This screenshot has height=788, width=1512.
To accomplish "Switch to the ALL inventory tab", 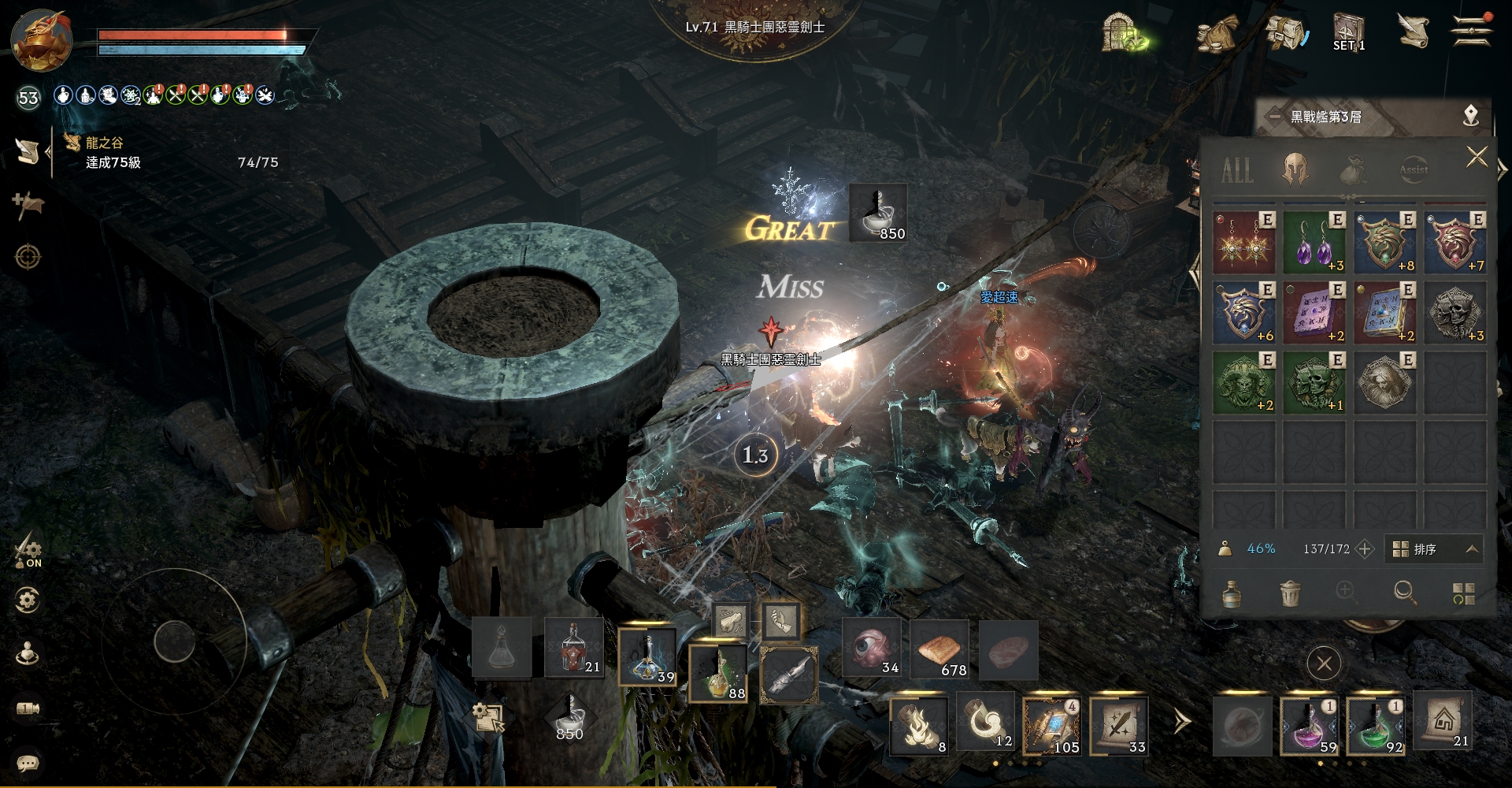I will (x=1237, y=169).
